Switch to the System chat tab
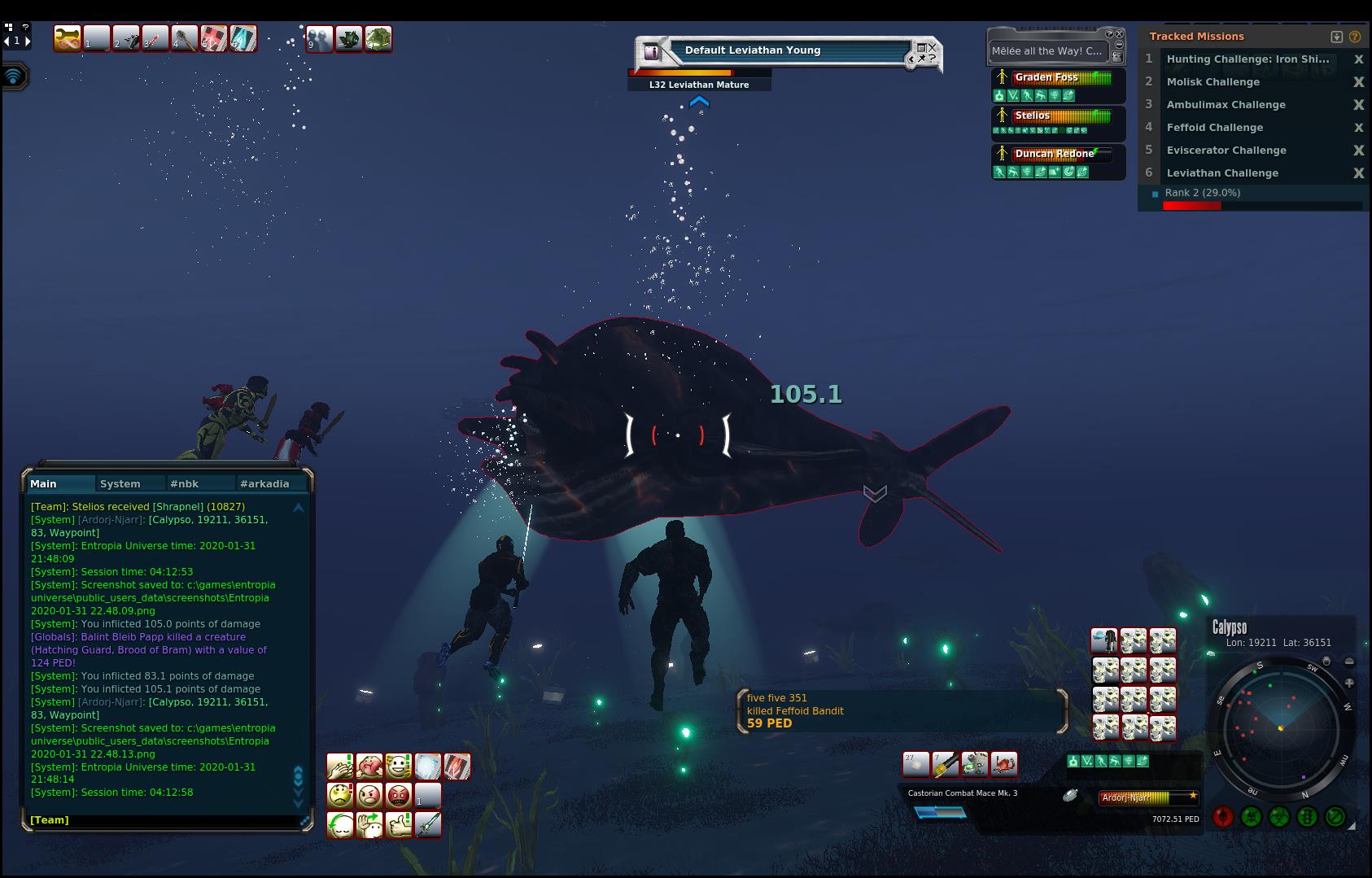Viewport: 1372px width, 878px height. [x=120, y=483]
